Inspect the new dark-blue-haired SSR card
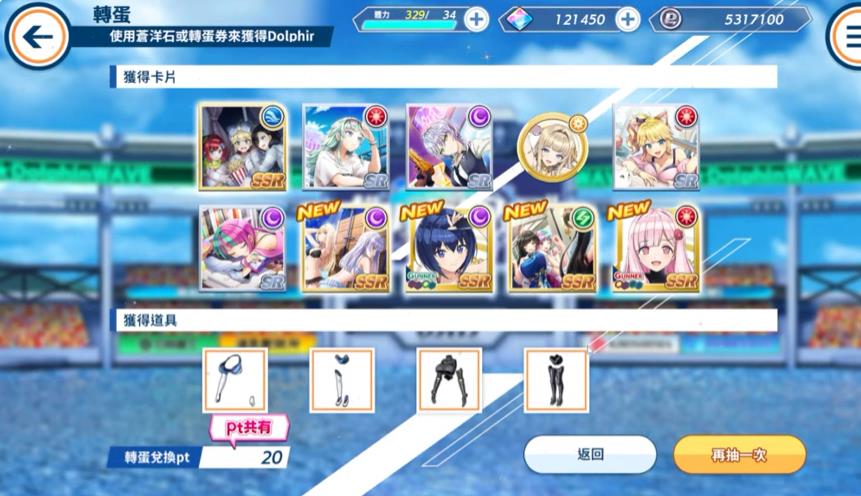Image resolution: width=861 pixels, height=496 pixels. coord(449,249)
